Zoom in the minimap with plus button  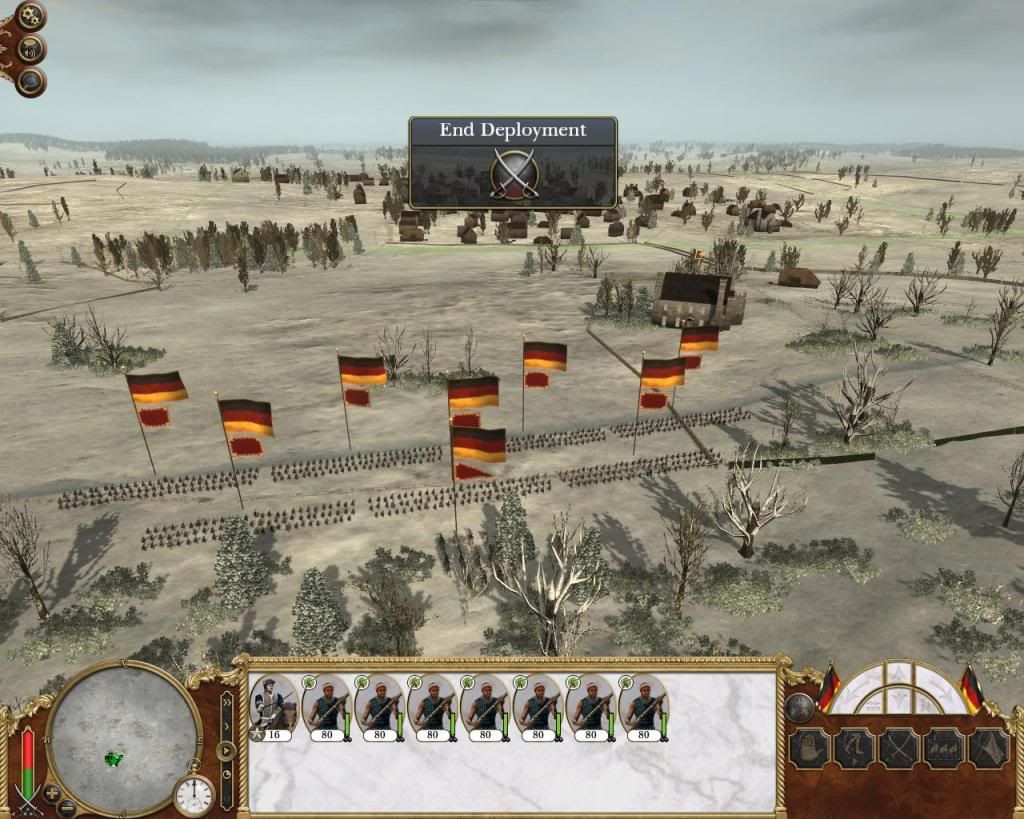(52, 793)
